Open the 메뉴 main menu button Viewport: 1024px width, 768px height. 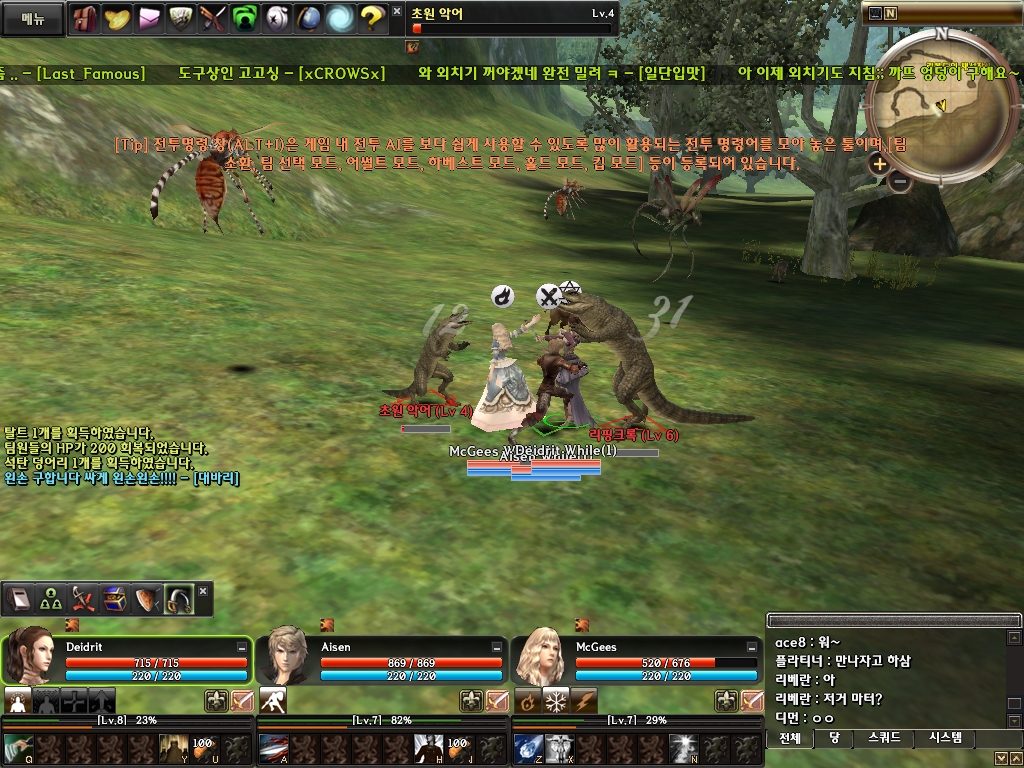(33, 18)
